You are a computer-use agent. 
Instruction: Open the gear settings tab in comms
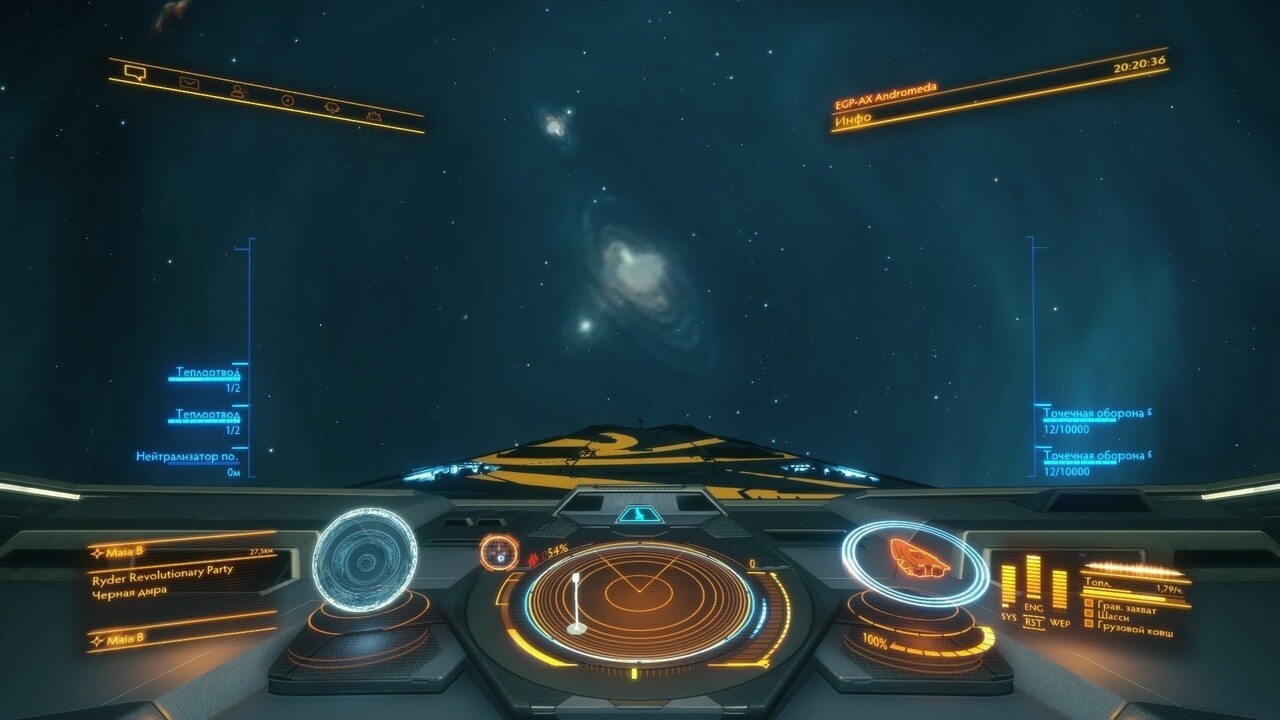coord(374,116)
